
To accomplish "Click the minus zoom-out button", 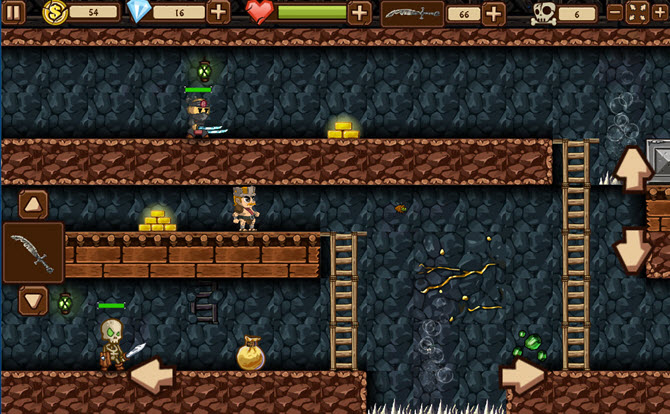I will tap(615, 13).
